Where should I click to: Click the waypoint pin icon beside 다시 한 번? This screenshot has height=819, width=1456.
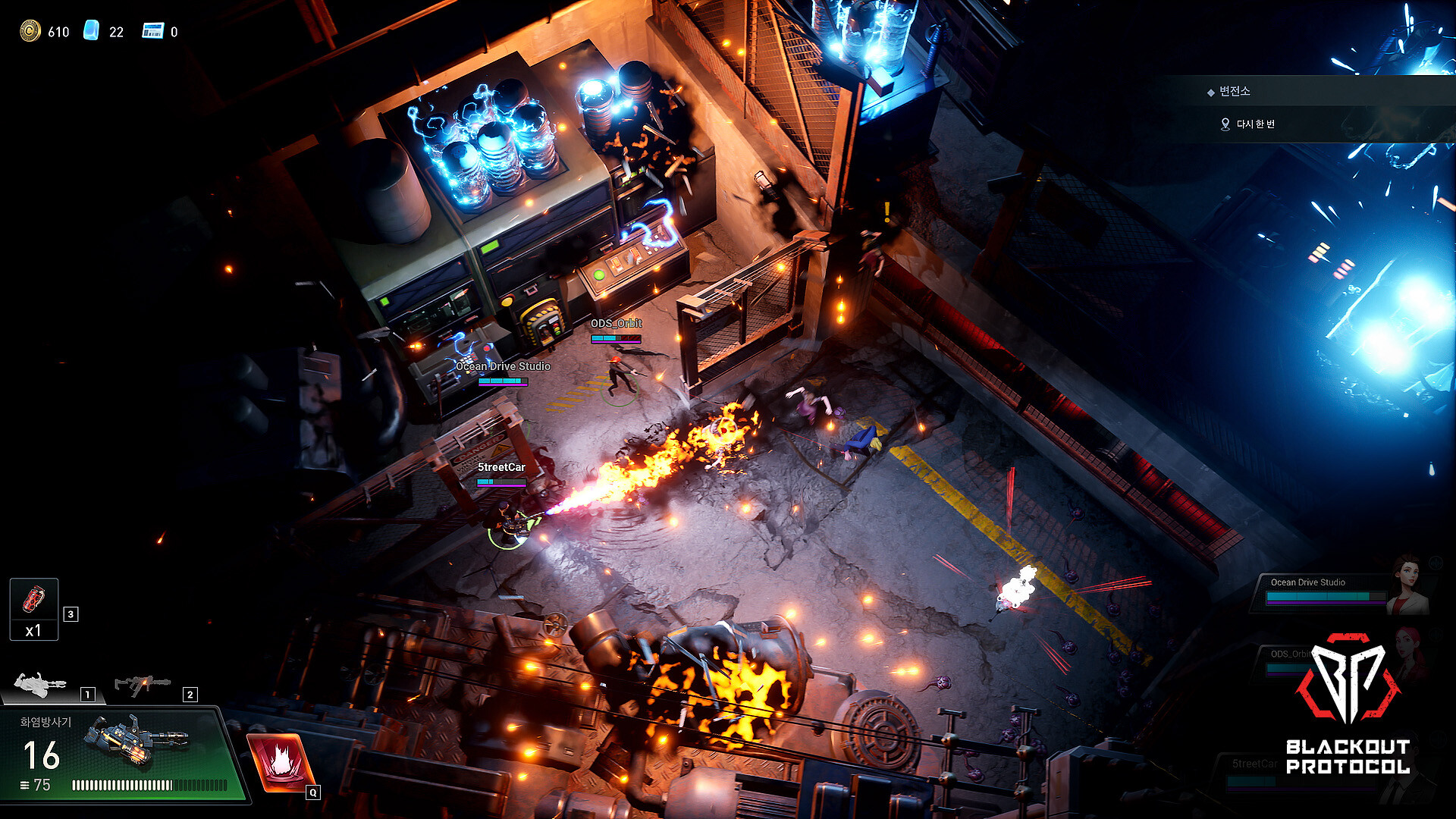[1225, 125]
